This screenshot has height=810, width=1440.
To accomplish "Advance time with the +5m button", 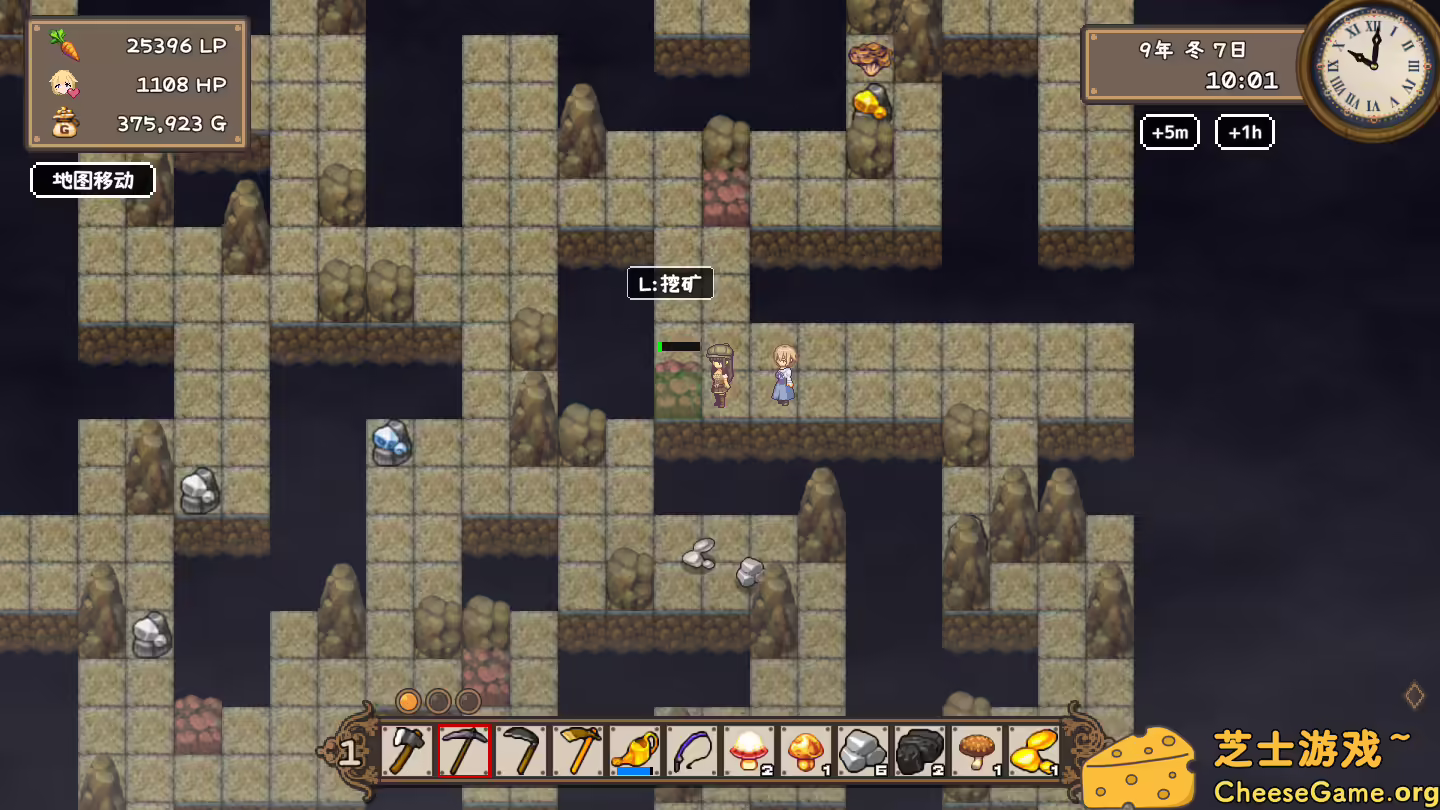I will click(1170, 132).
